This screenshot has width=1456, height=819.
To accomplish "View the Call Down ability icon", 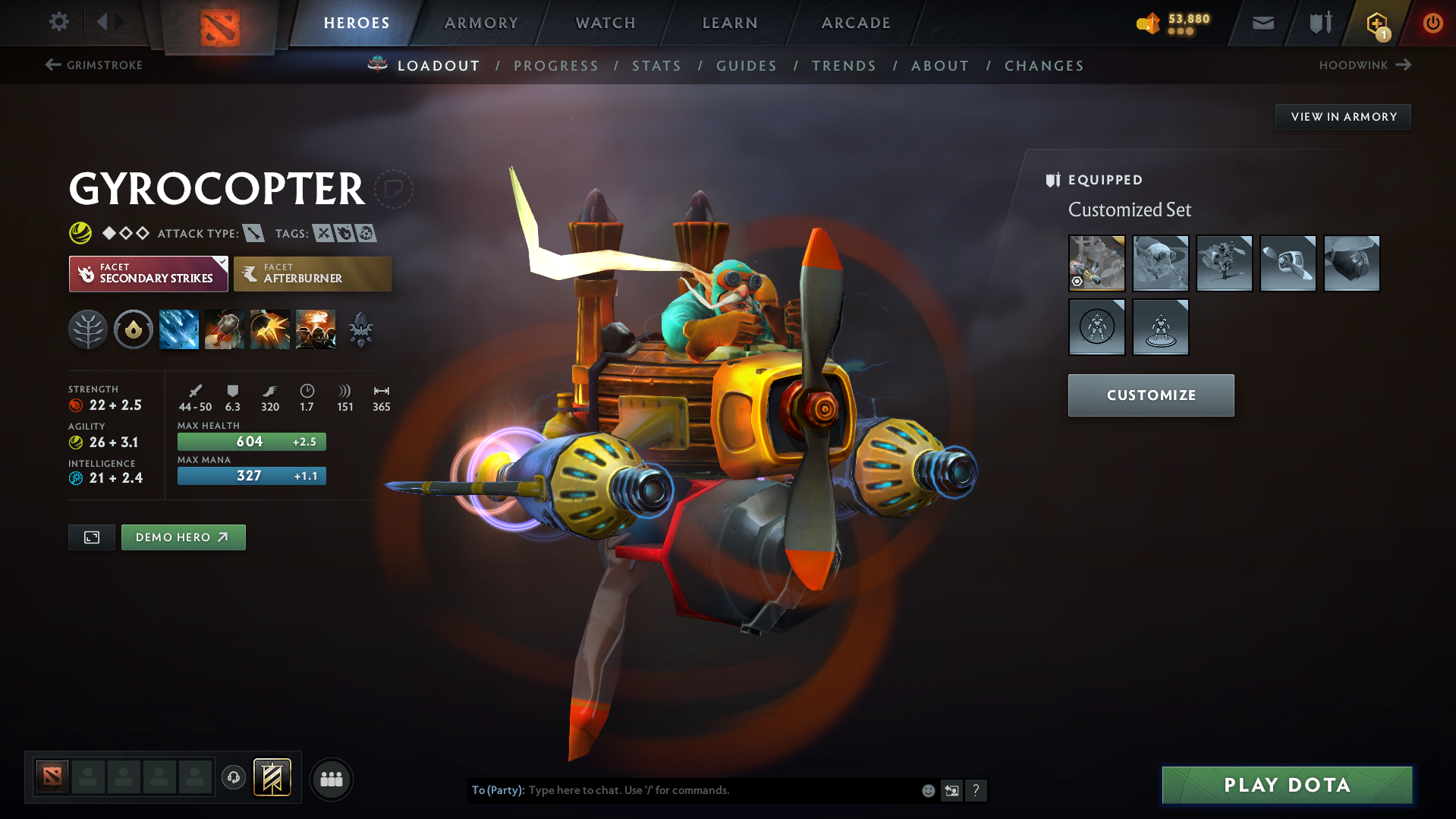I will click(x=316, y=329).
